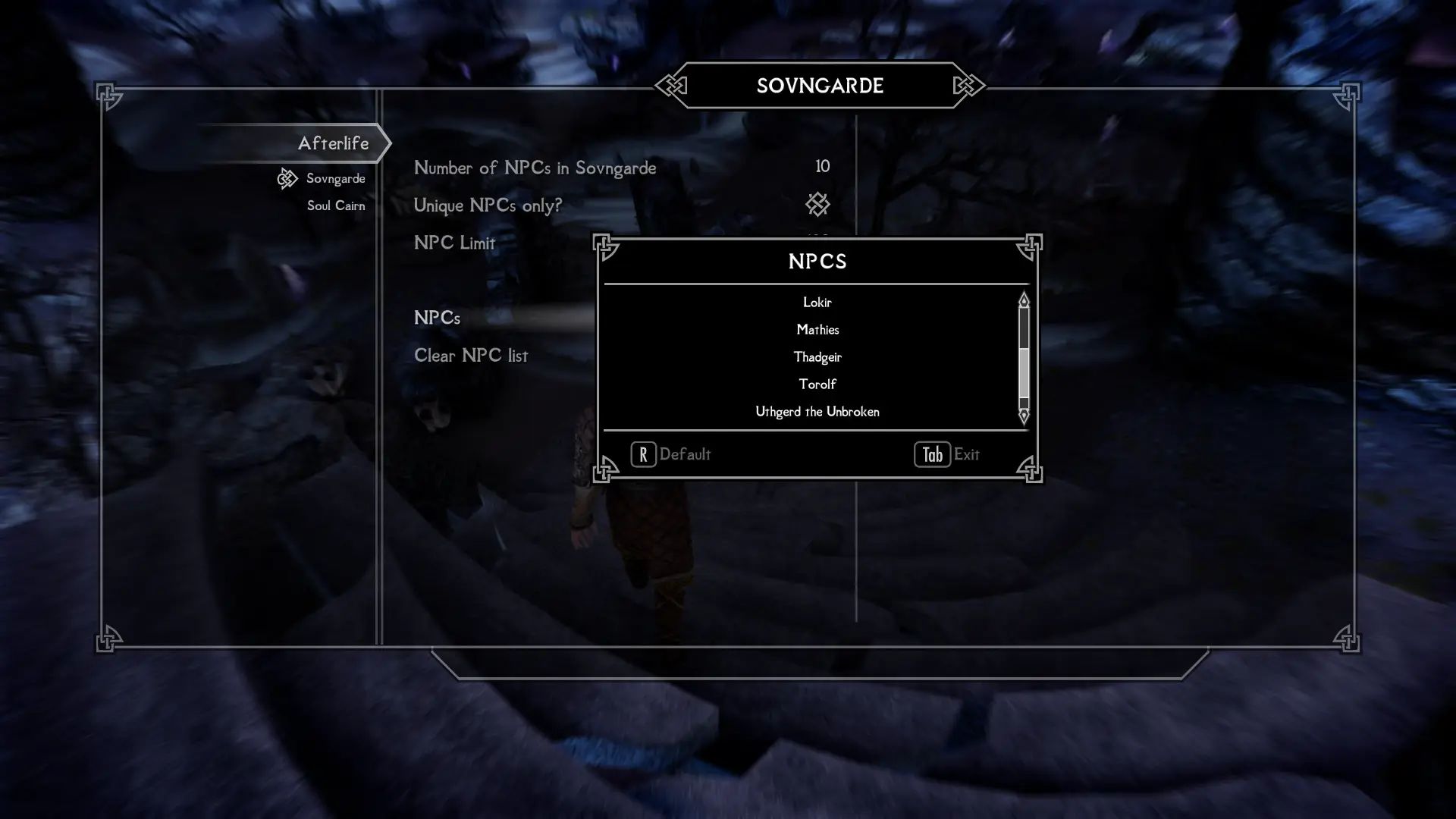Select the Afterlife tab
1456x819 pixels.
(x=334, y=143)
